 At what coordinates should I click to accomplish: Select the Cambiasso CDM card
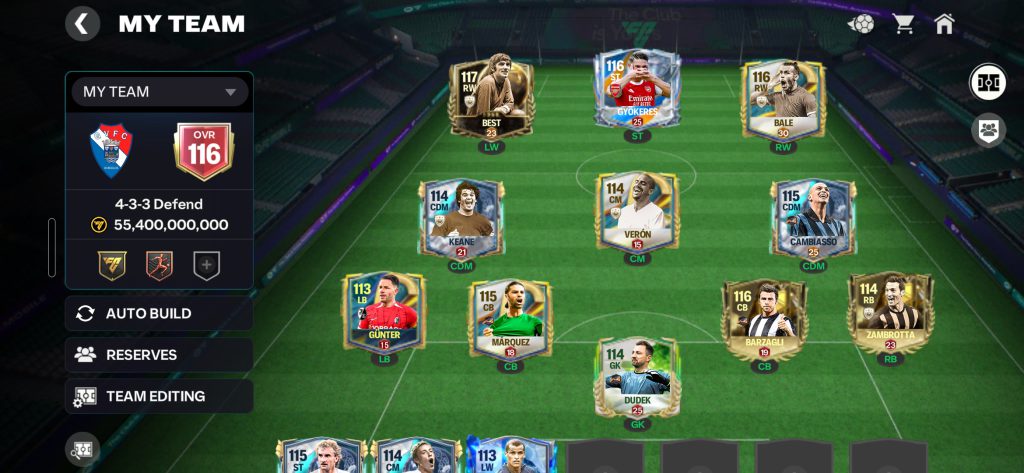[813, 218]
